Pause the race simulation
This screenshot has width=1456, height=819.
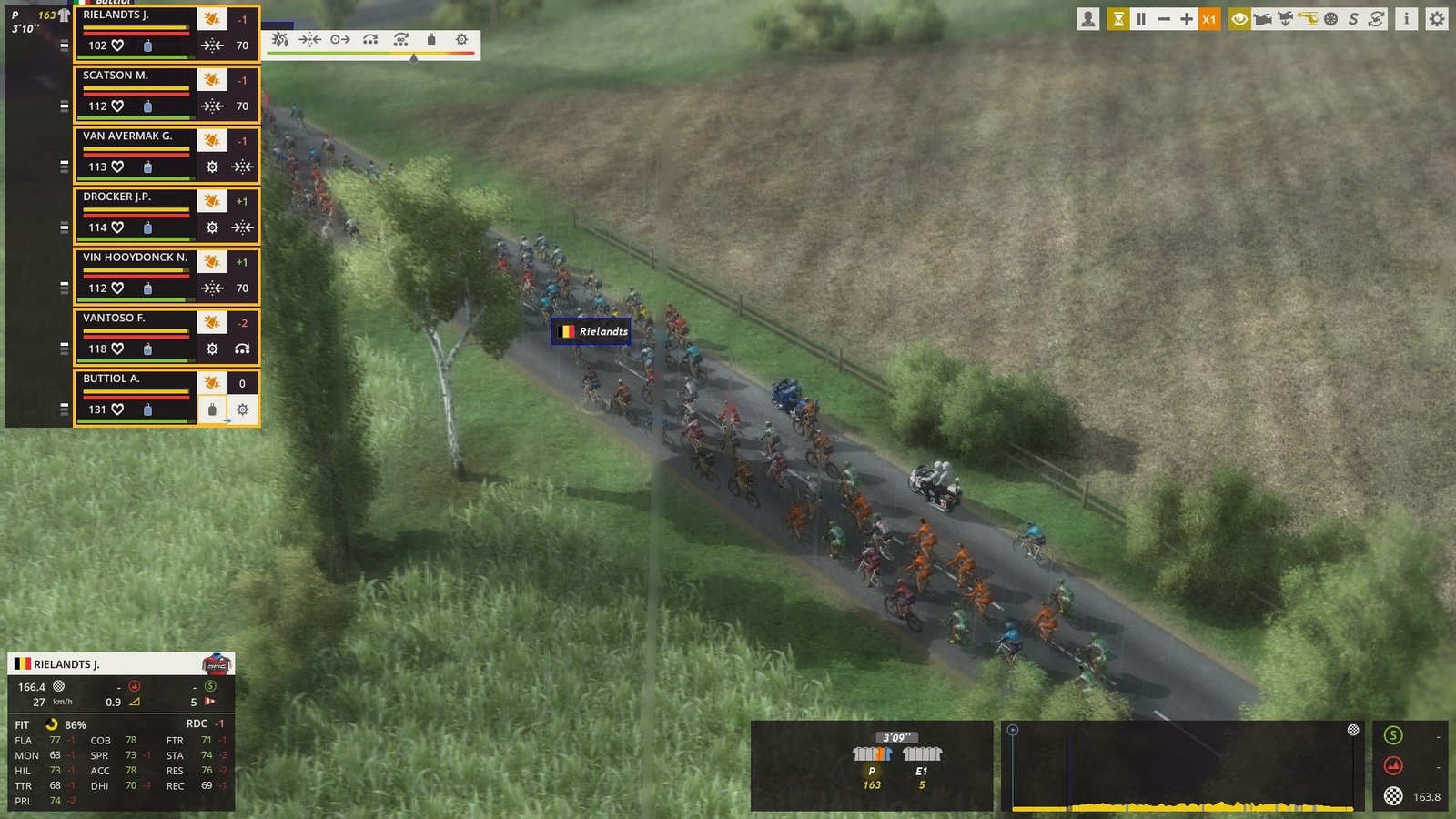[x=1141, y=19]
